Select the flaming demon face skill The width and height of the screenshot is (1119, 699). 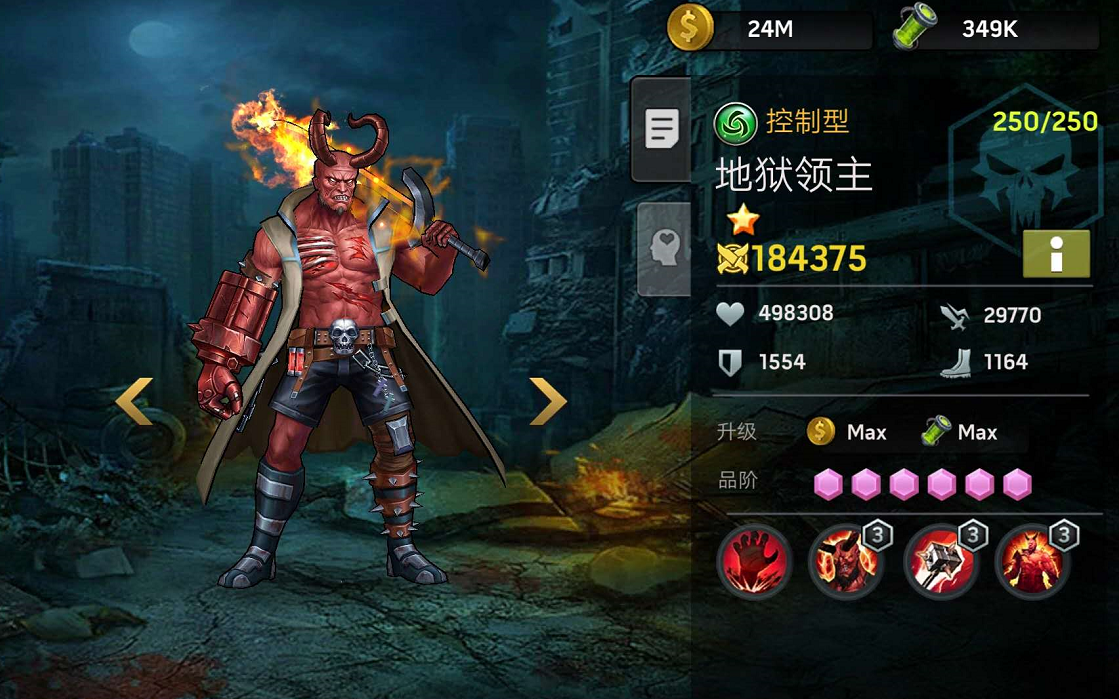click(845, 561)
